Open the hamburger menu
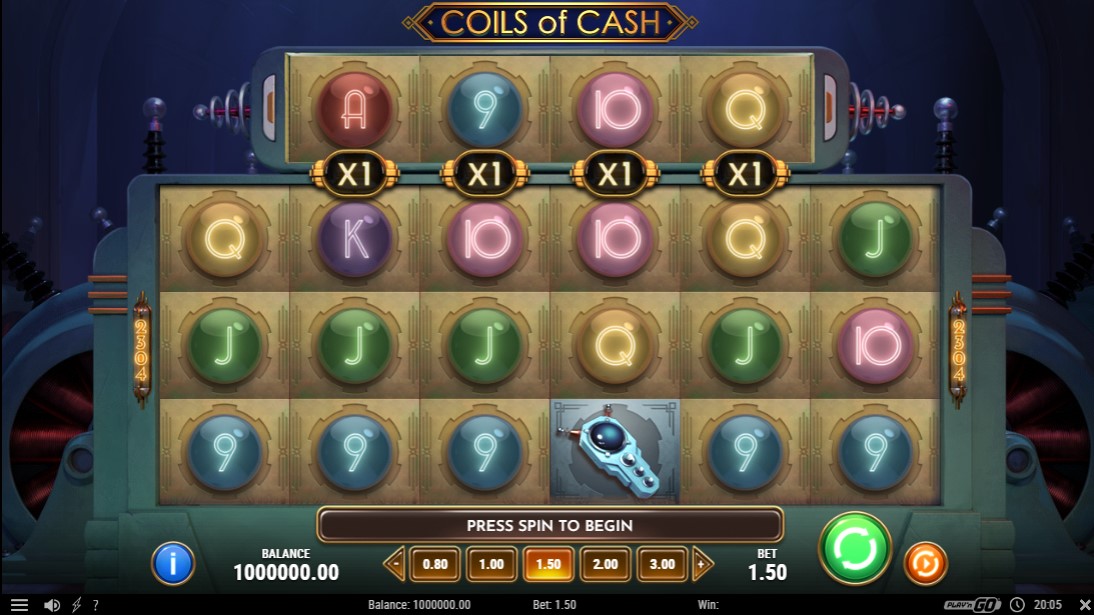1094x615 pixels. 19,605
